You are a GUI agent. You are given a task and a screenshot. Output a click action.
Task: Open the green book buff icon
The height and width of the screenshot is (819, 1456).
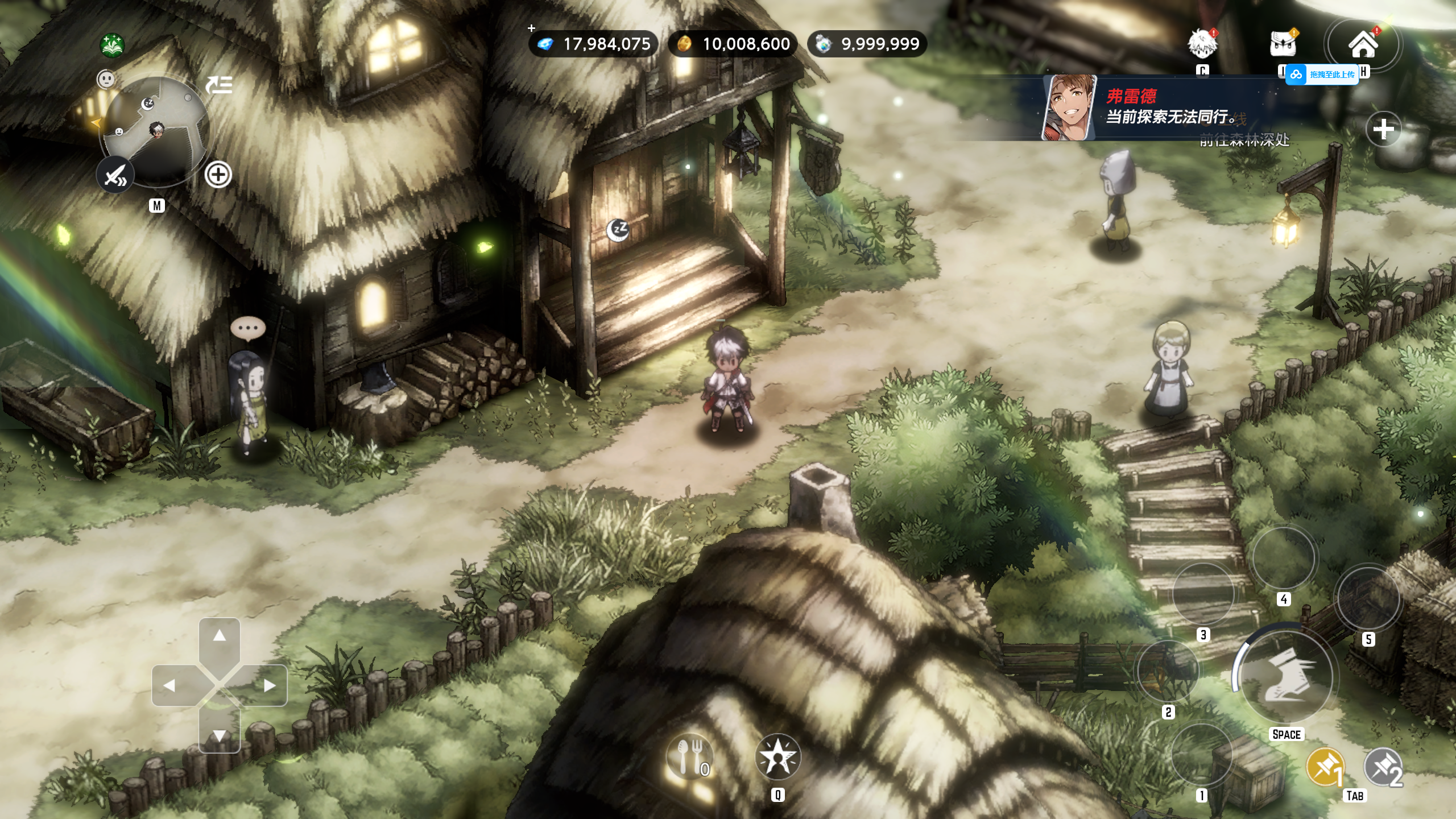[113, 45]
